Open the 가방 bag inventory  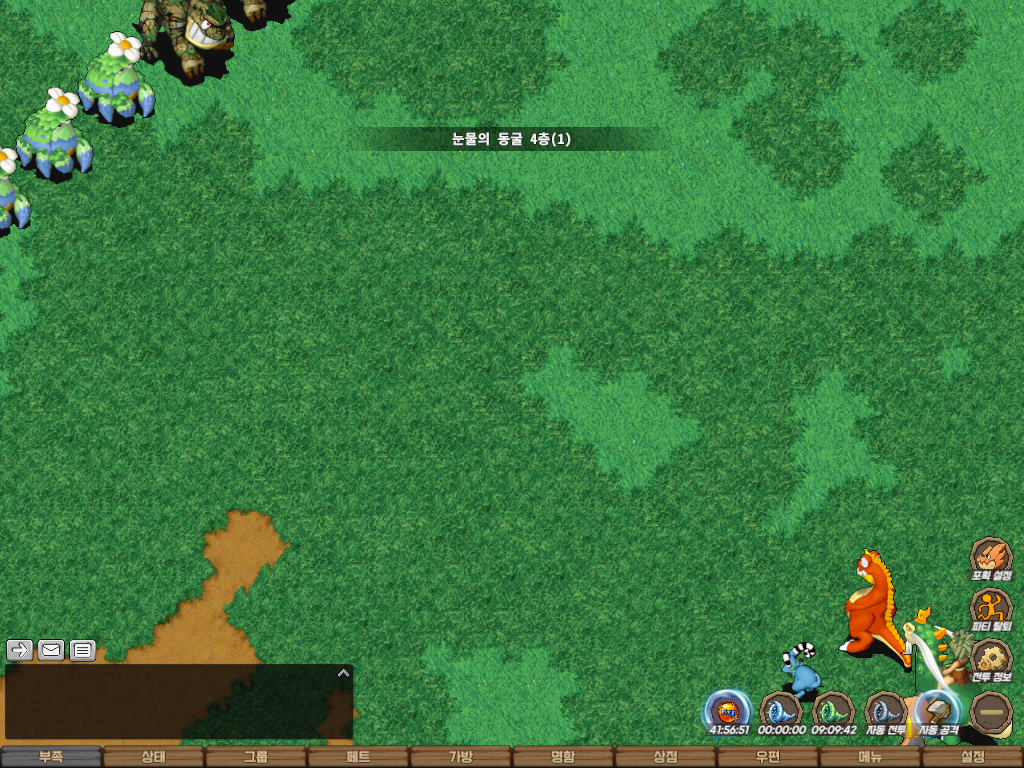point(460,757)
